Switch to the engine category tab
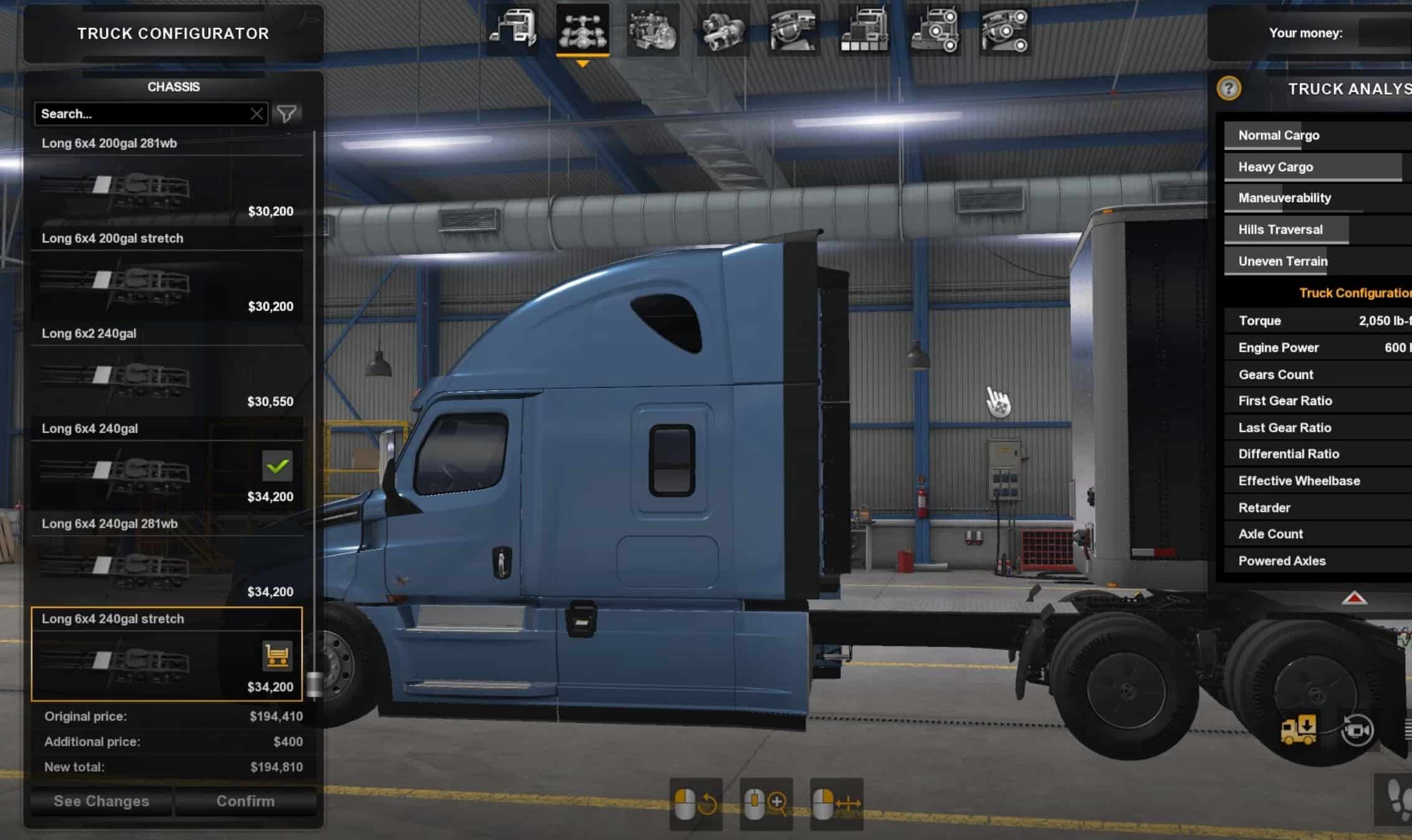This screenshot has width=1412, height=840. pos(652,30)
